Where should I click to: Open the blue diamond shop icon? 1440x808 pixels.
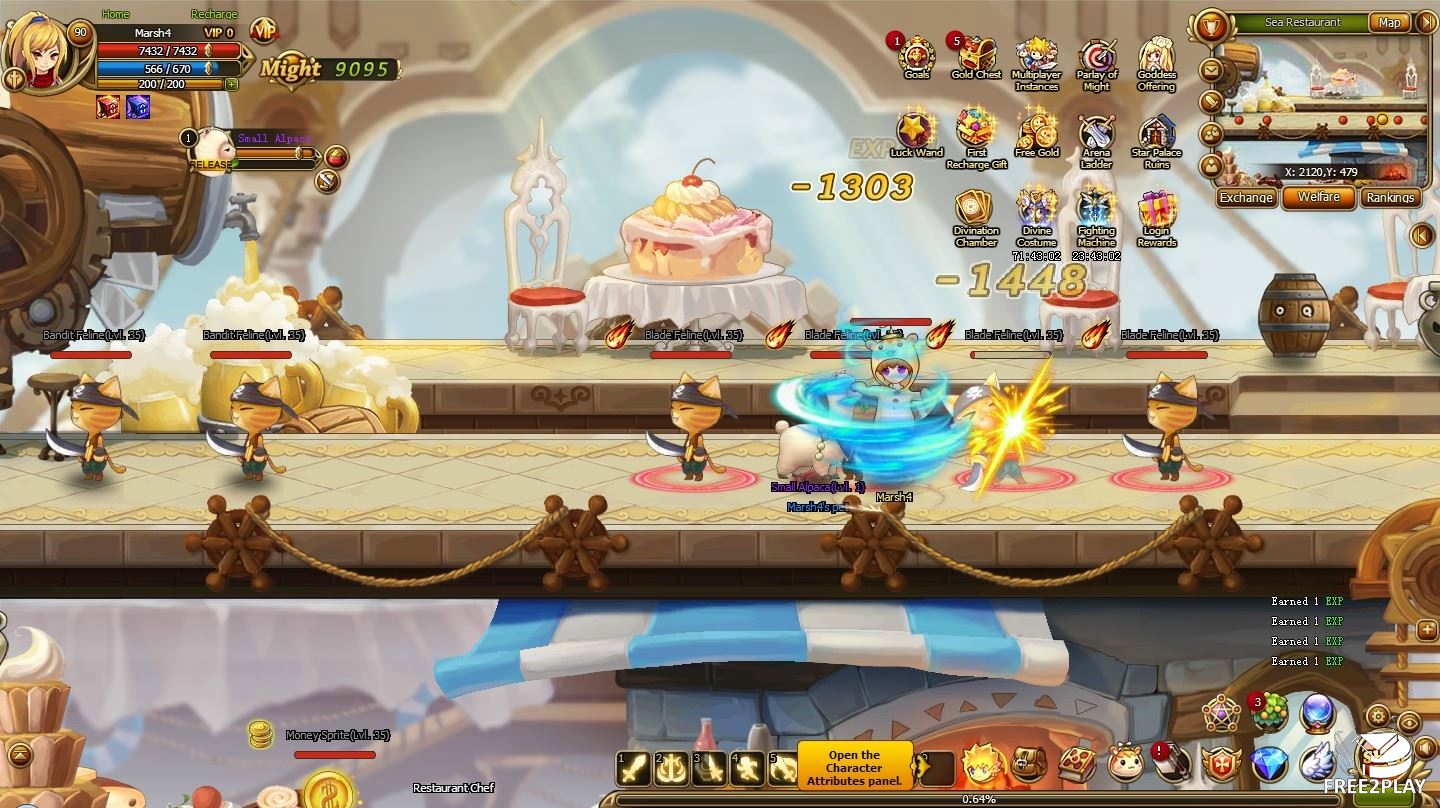coord(1270,763)
